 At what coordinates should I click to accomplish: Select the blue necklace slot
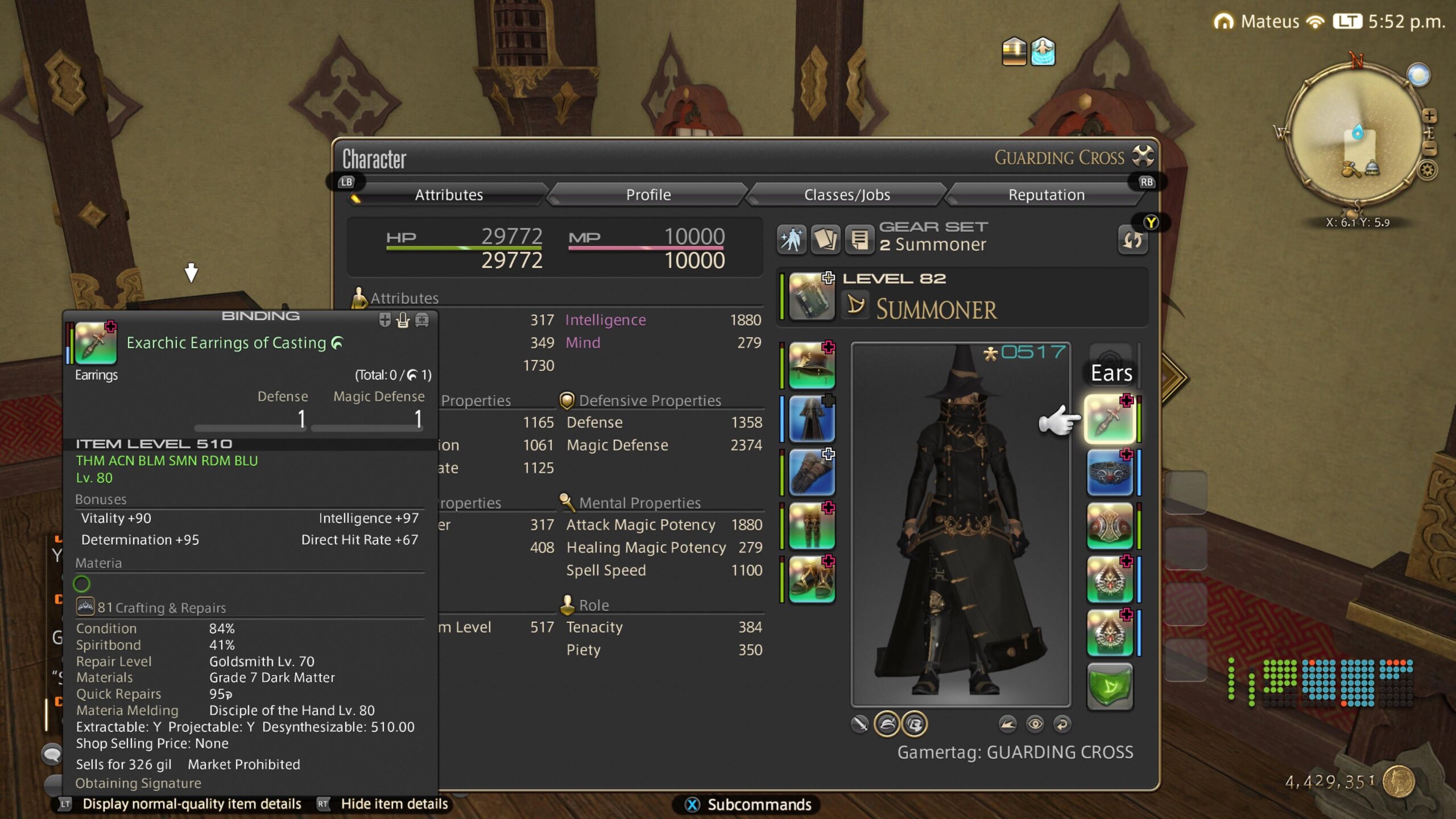pyautogui.click(x=1110, y=473)
